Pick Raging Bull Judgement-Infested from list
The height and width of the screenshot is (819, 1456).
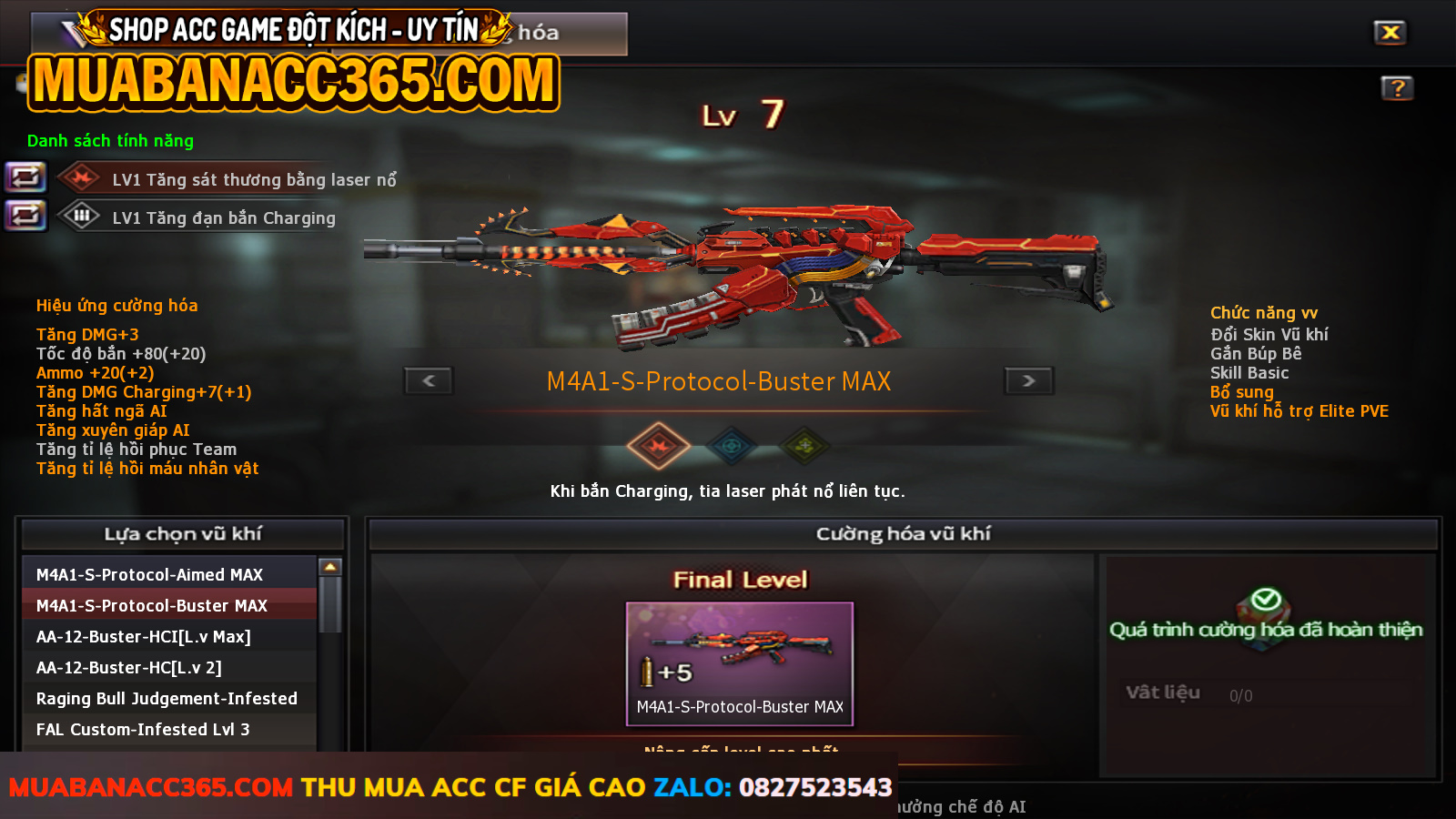(168, 698)
